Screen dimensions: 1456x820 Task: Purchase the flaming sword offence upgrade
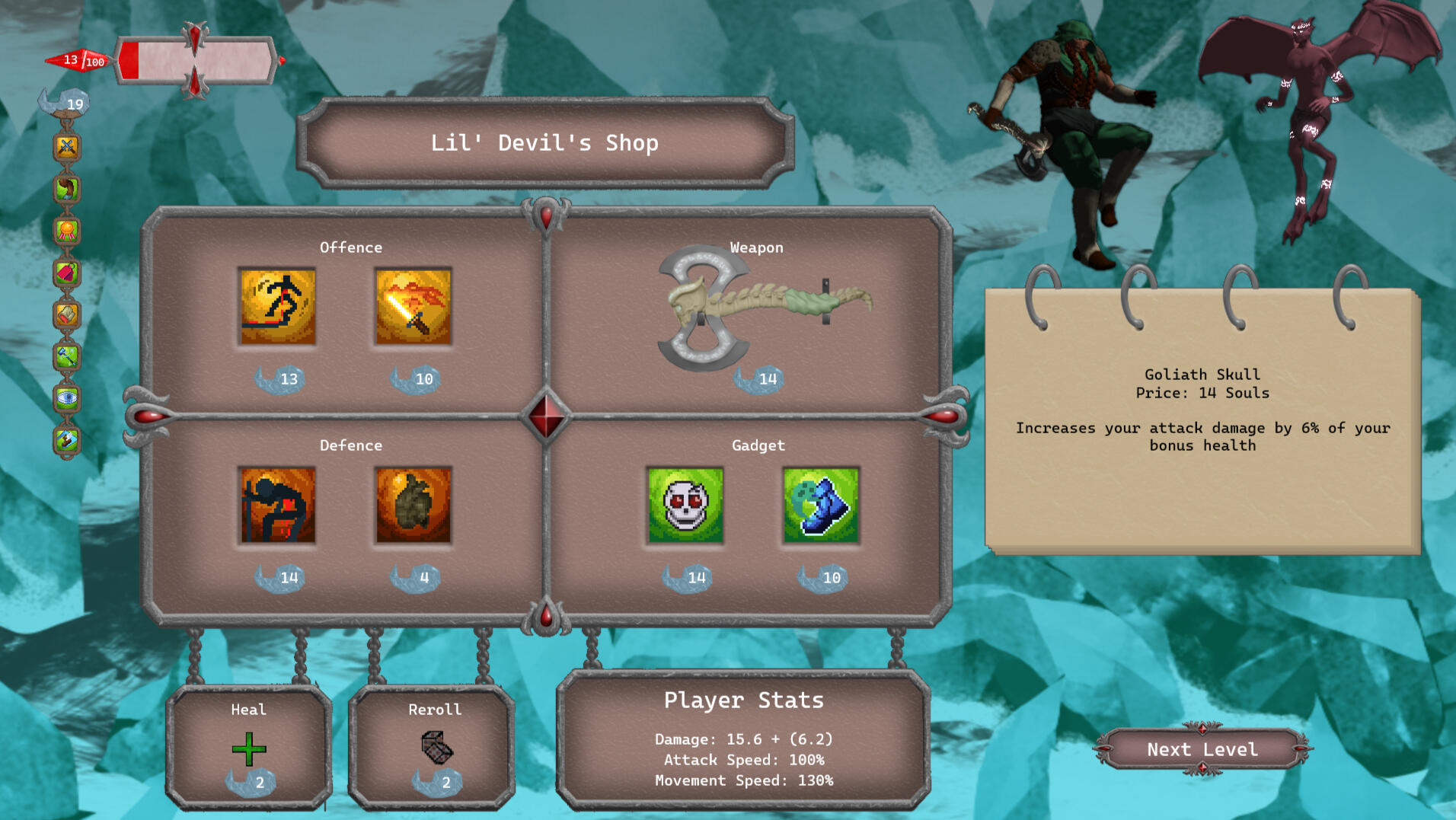413,306
